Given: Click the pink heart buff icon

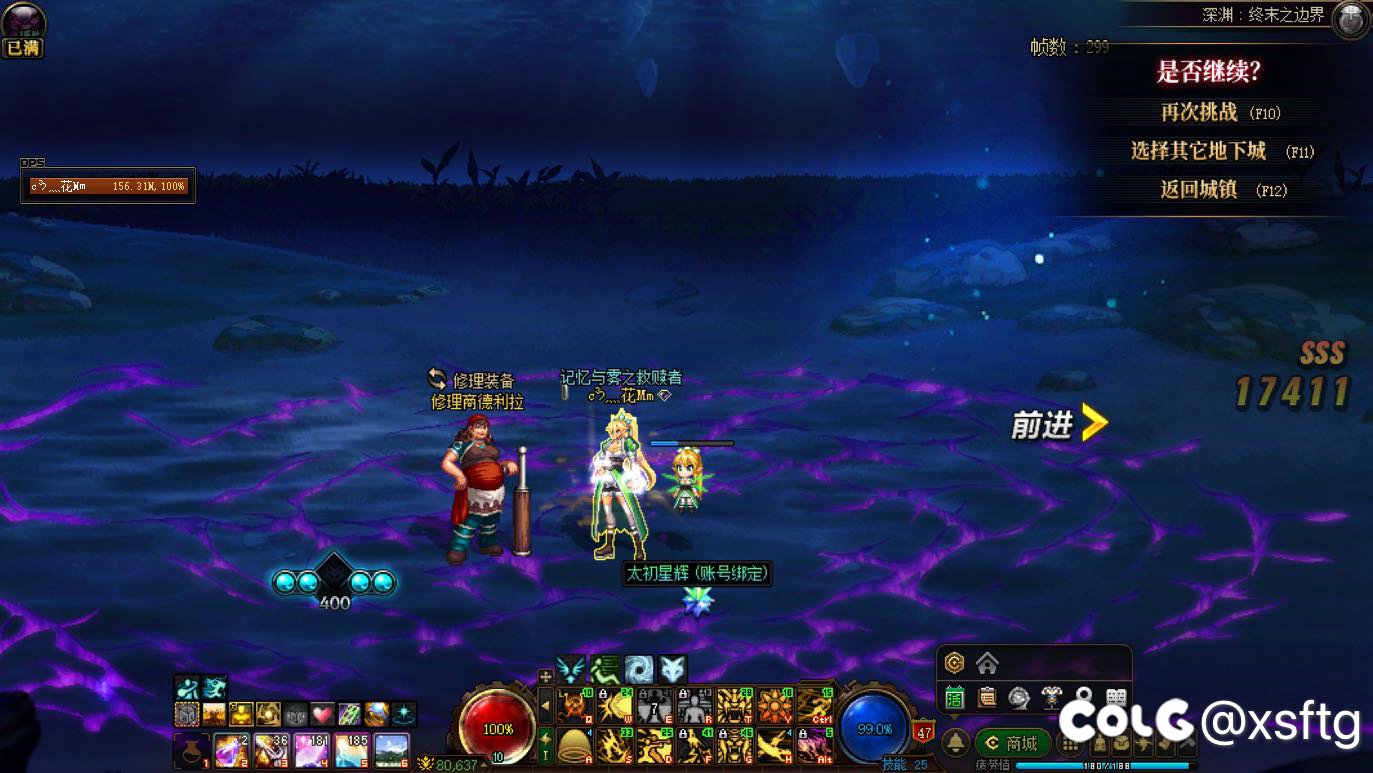Looking at the screenshot, I should click(321, 714).
